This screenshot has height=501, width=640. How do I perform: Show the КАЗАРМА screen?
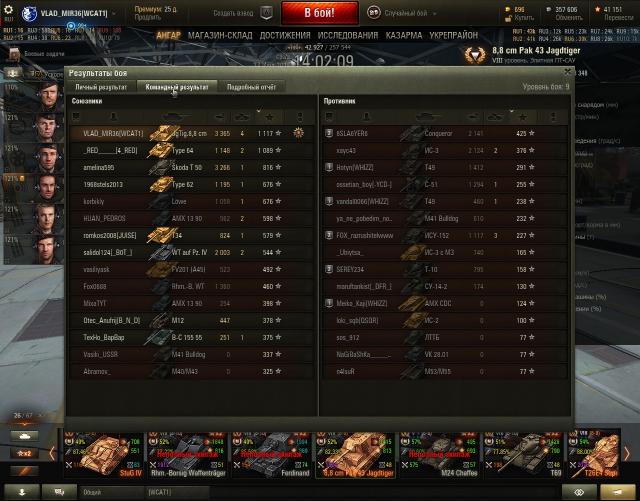(x=404, y=35)
